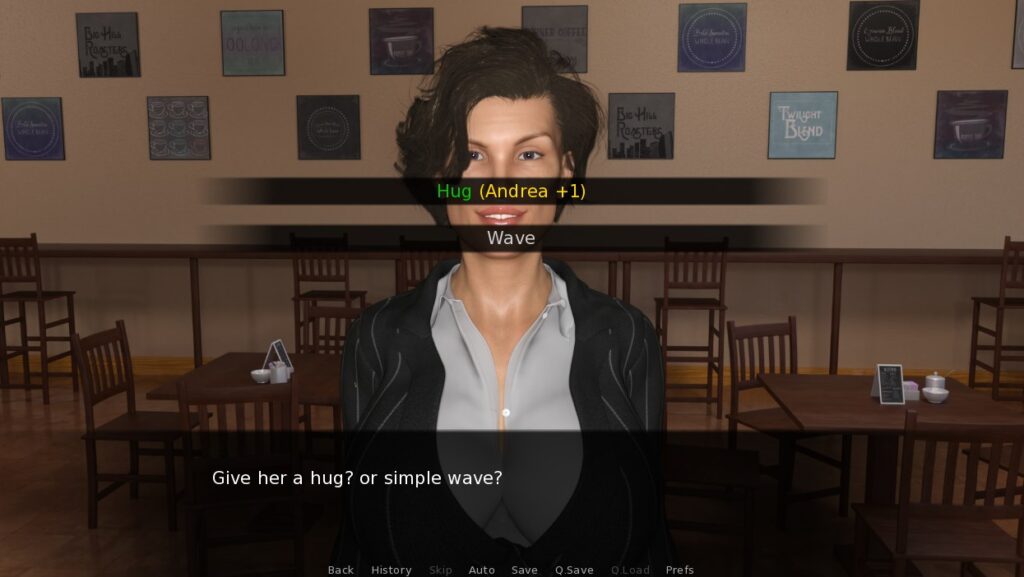Perform a quick save with Q.Save
The height and width of the screenshot is (577, 1024).
click(574, 570)
